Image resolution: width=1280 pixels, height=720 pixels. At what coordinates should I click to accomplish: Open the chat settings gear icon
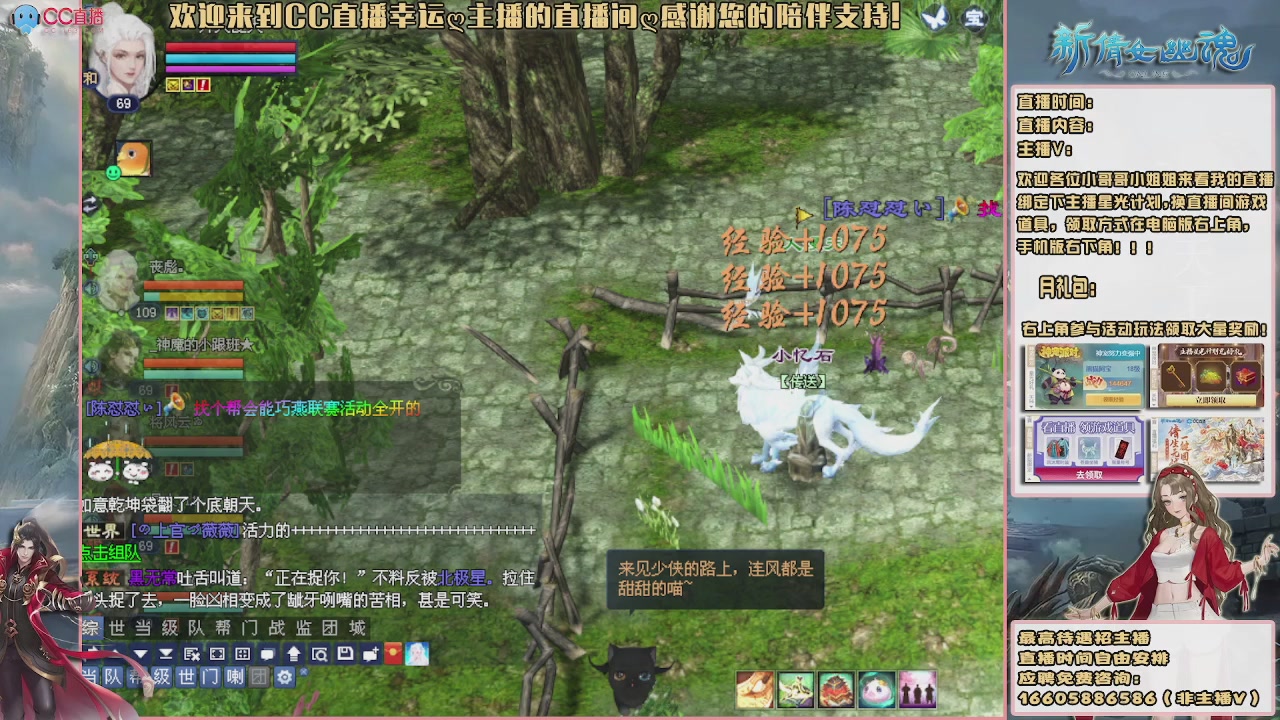(286, 676)
